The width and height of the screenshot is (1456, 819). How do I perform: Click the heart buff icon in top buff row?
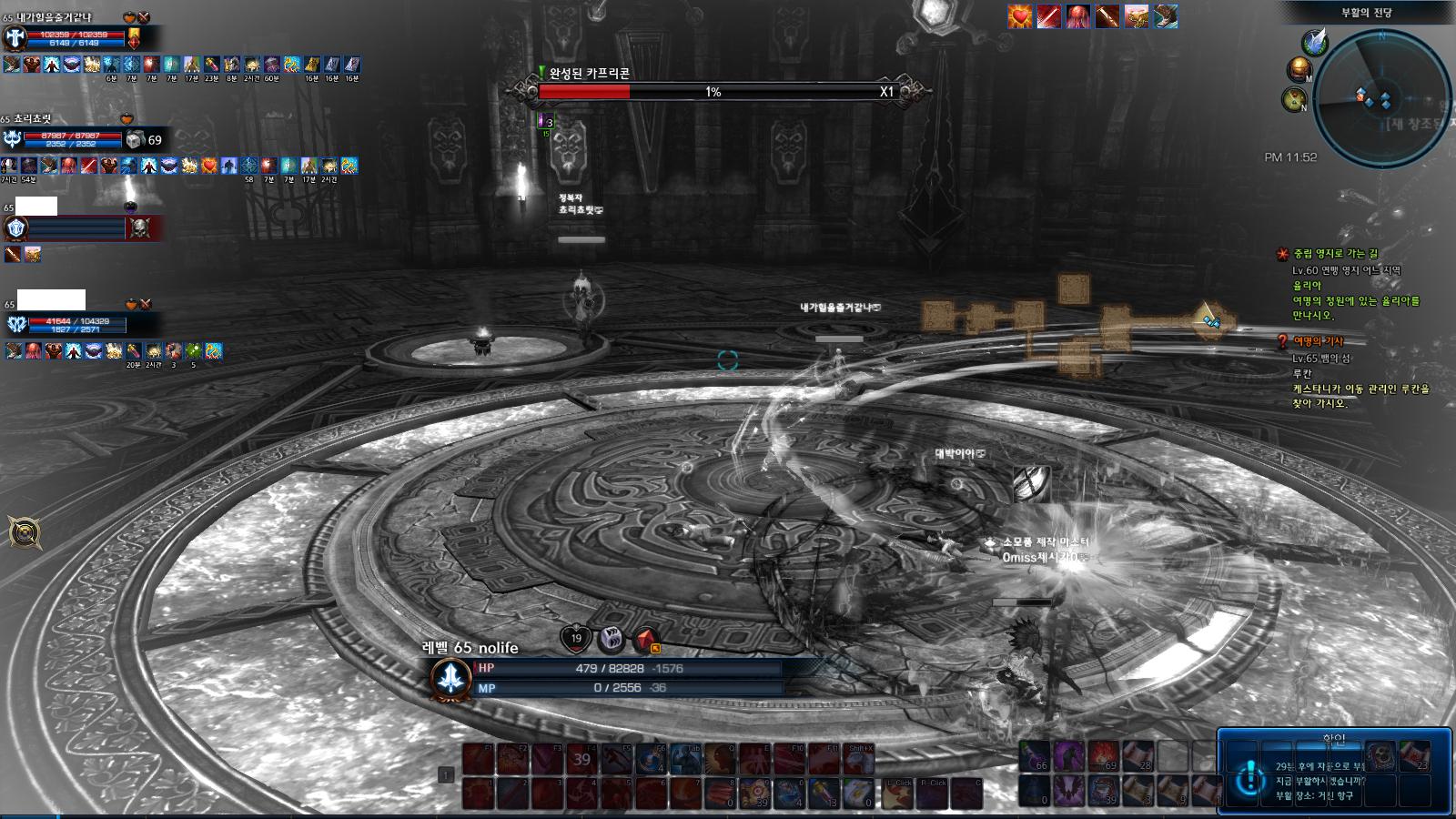(x=1020, y=16)
